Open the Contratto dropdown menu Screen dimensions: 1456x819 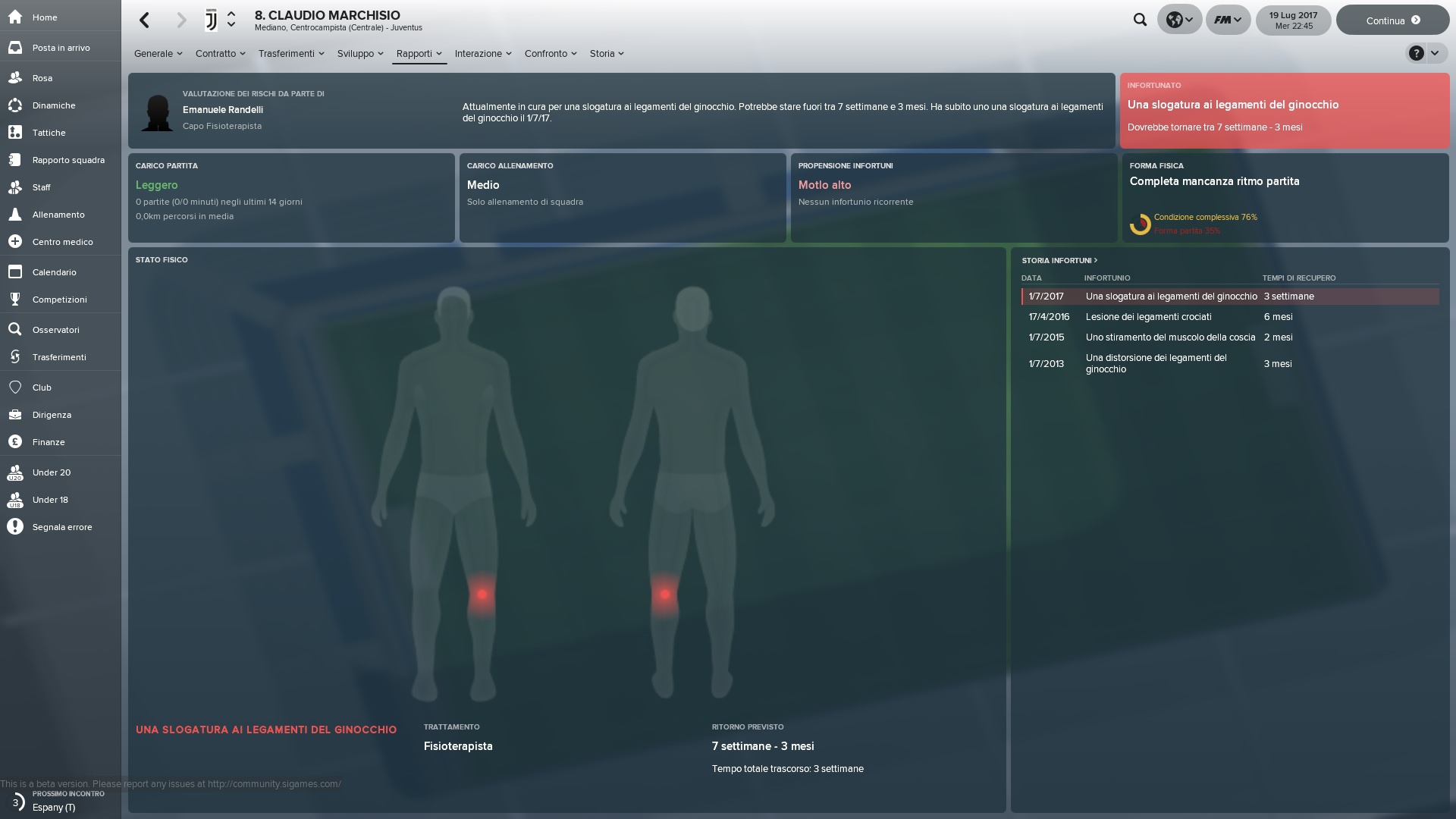coord(220,54)
